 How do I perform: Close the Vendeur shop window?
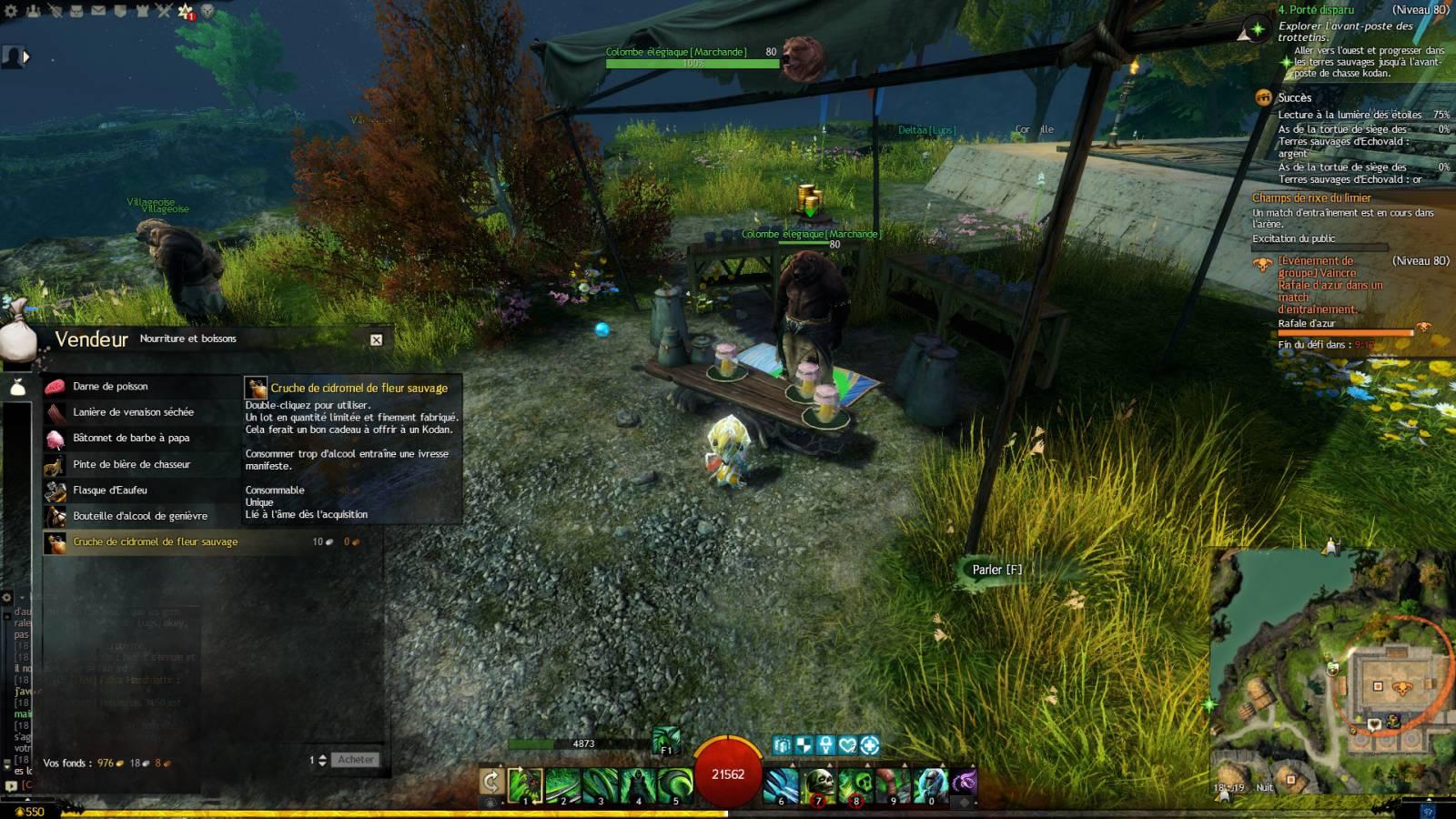(x=376, y=339)
